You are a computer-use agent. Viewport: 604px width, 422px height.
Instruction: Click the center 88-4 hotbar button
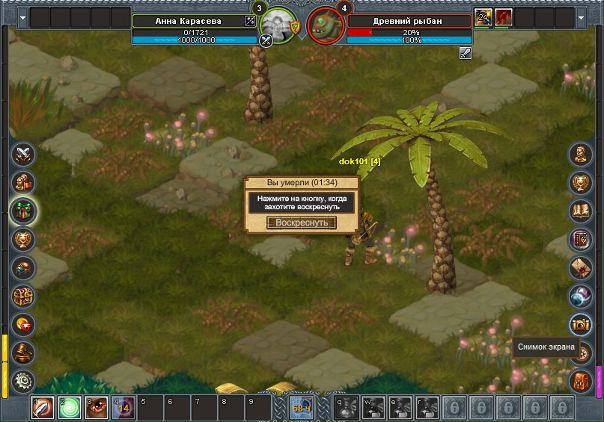pos(301,407)
